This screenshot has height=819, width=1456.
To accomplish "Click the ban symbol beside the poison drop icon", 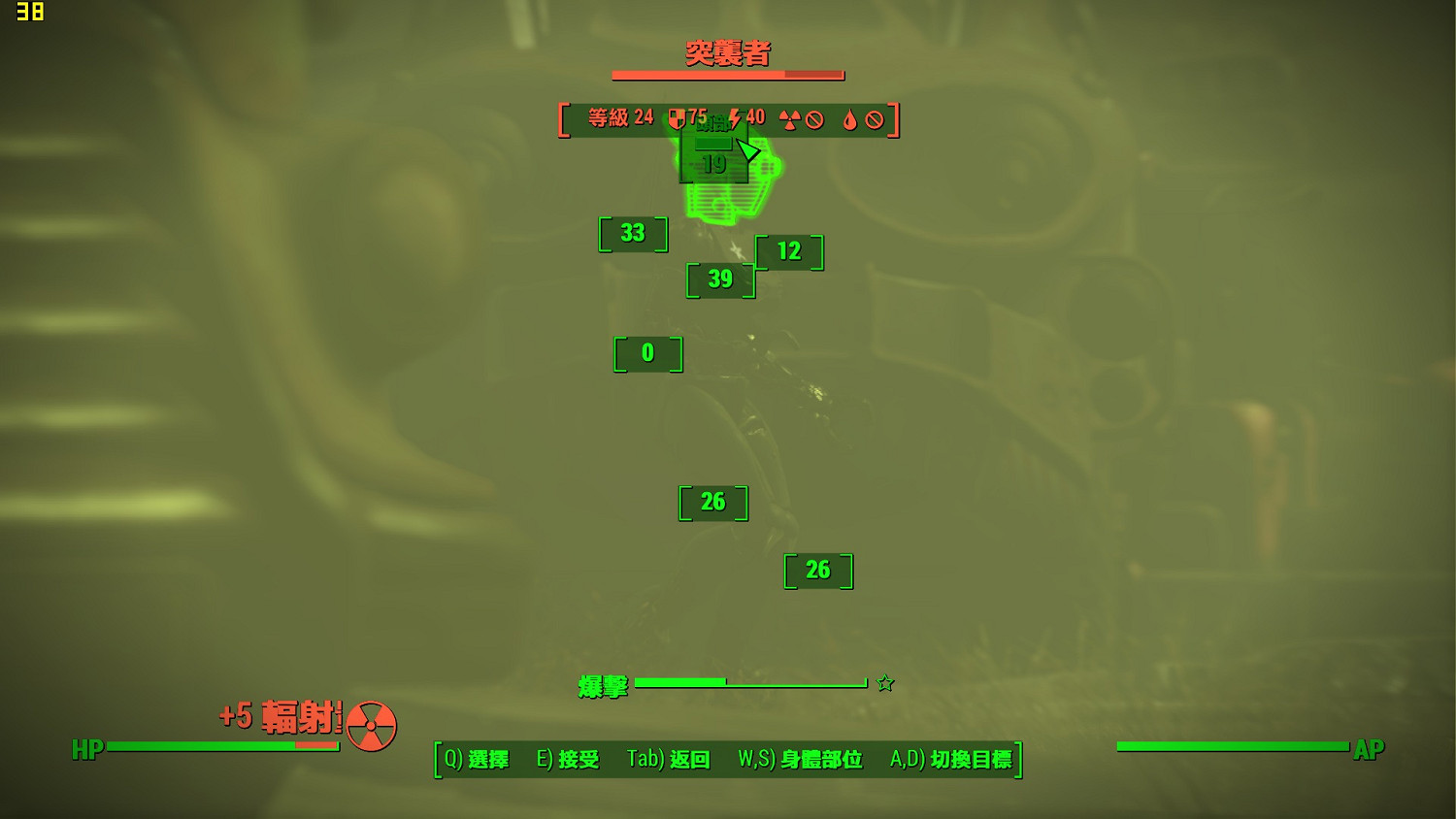I will coord(875,119).
